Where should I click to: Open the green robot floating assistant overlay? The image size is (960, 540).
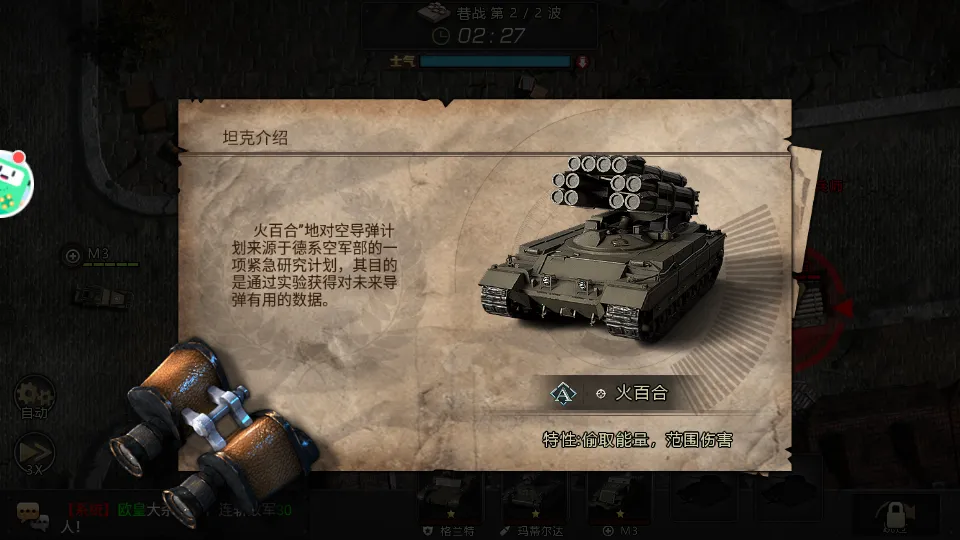14,184
